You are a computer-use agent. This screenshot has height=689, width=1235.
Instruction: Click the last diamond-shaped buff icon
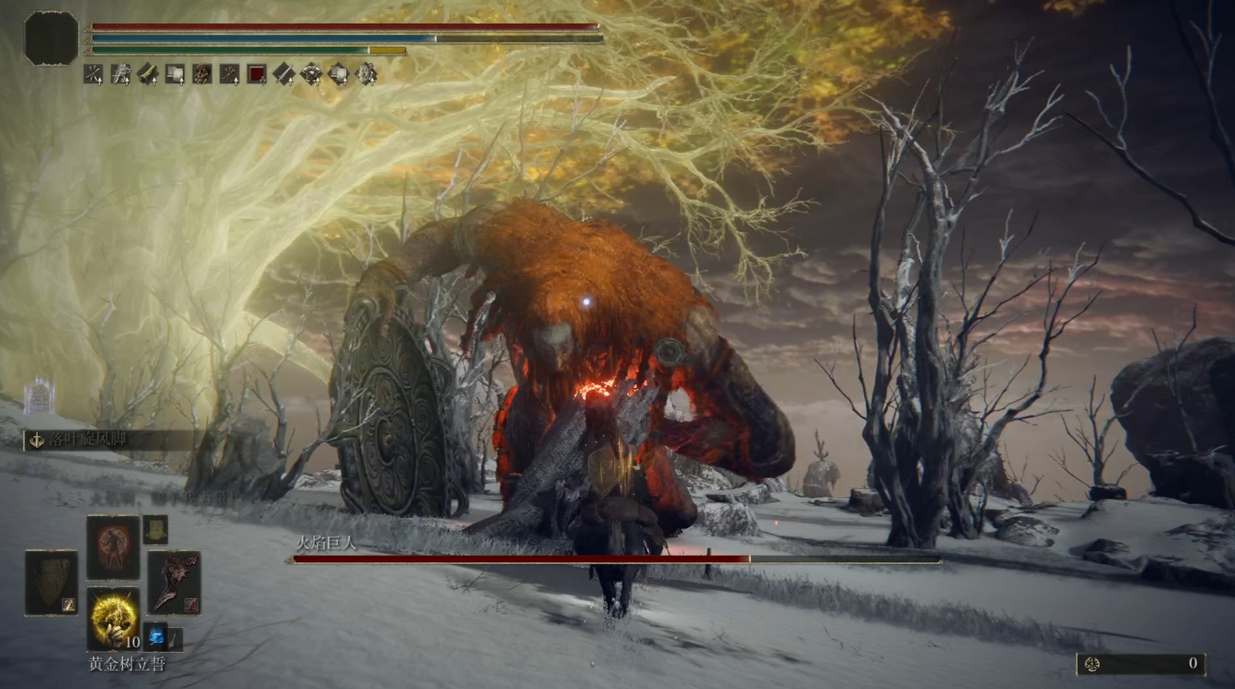click(x=366, y=73)
